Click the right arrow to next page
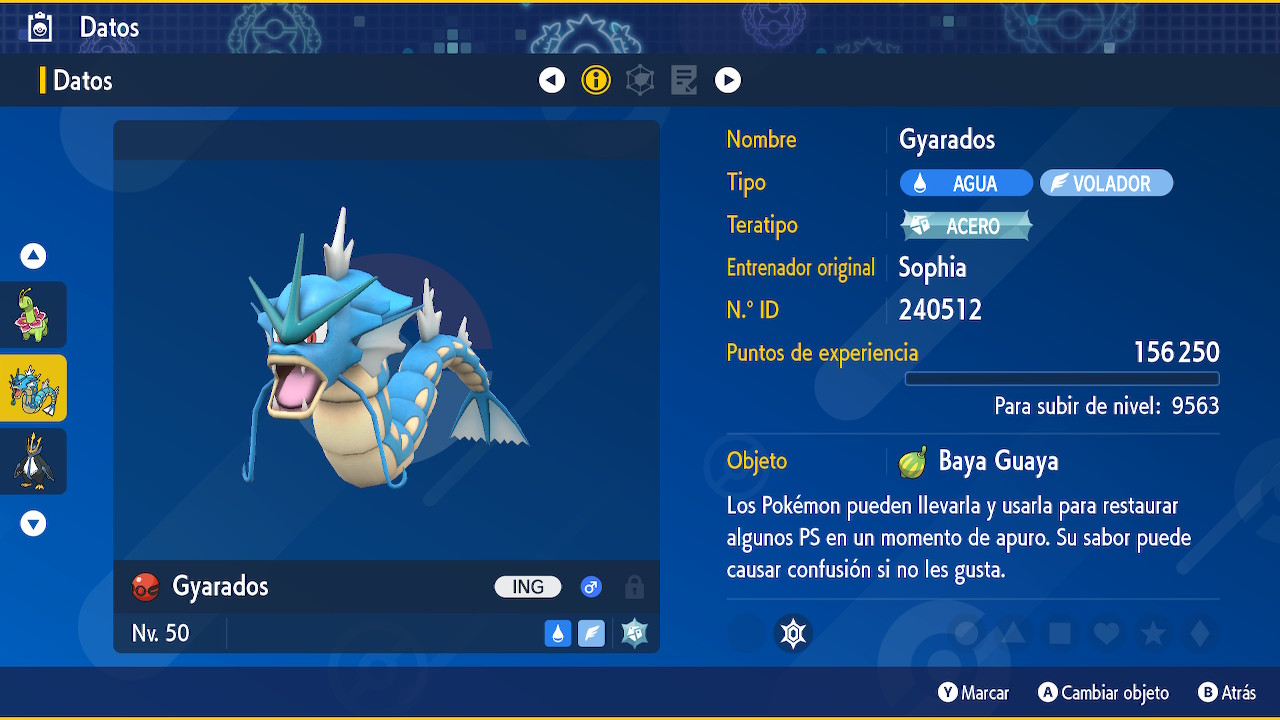 [728, 80]
